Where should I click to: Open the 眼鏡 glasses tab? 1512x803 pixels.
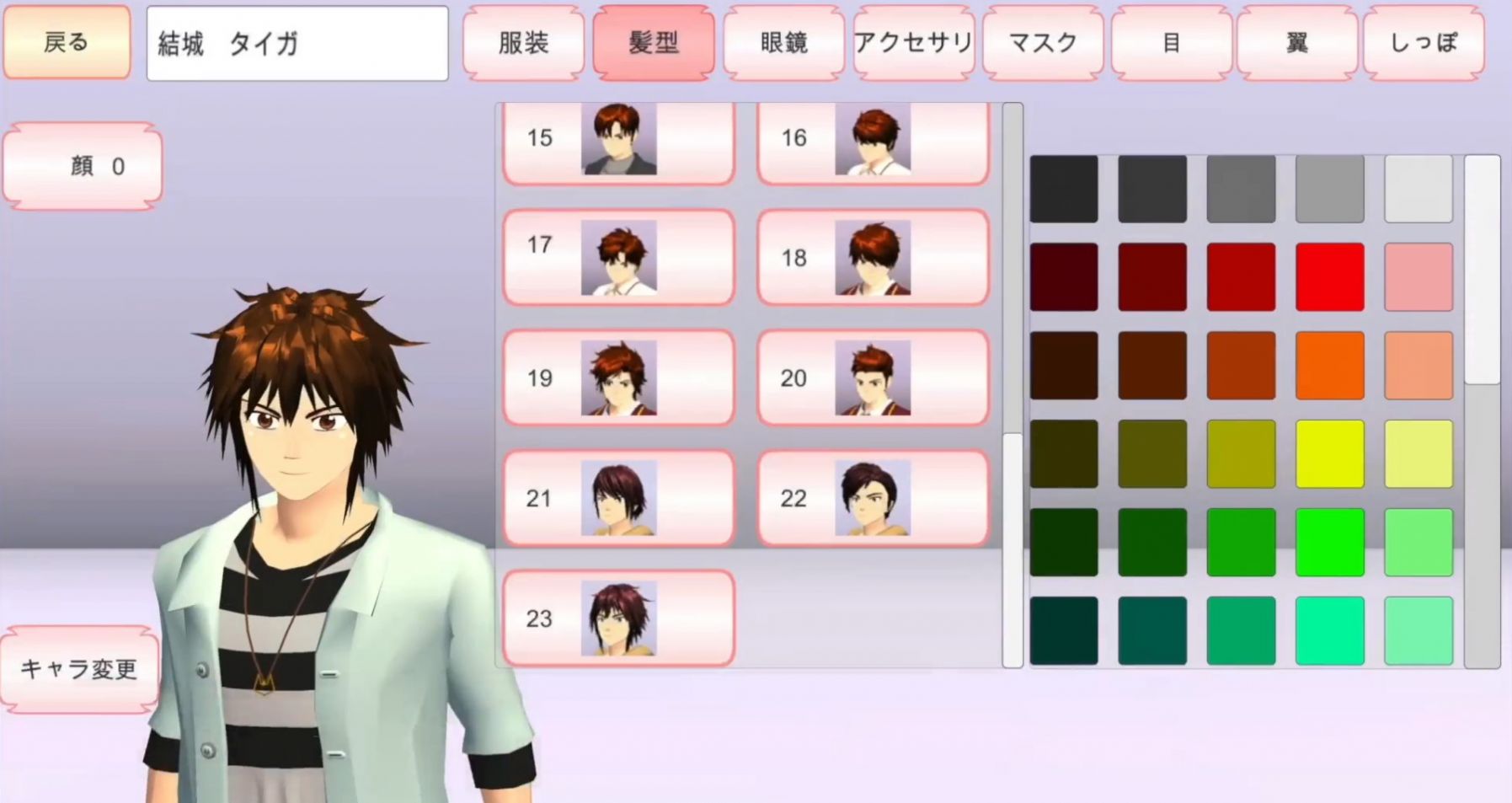click(782, 43)
